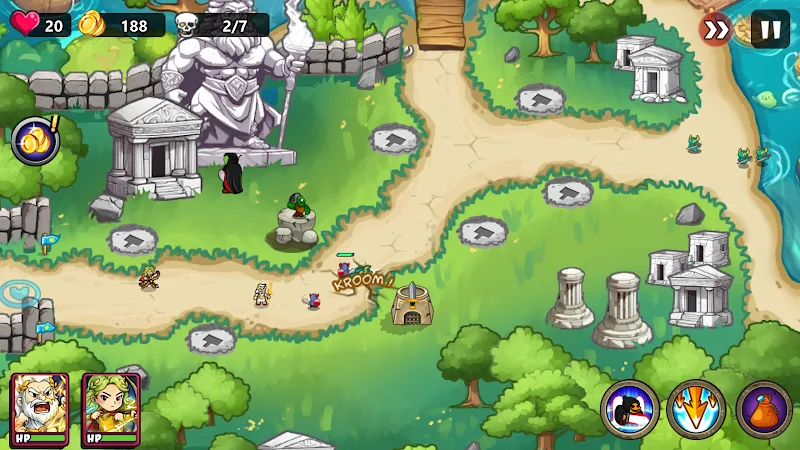Open the orange item bag
Screen dimensions: 800x450
(x=764, y=410)
